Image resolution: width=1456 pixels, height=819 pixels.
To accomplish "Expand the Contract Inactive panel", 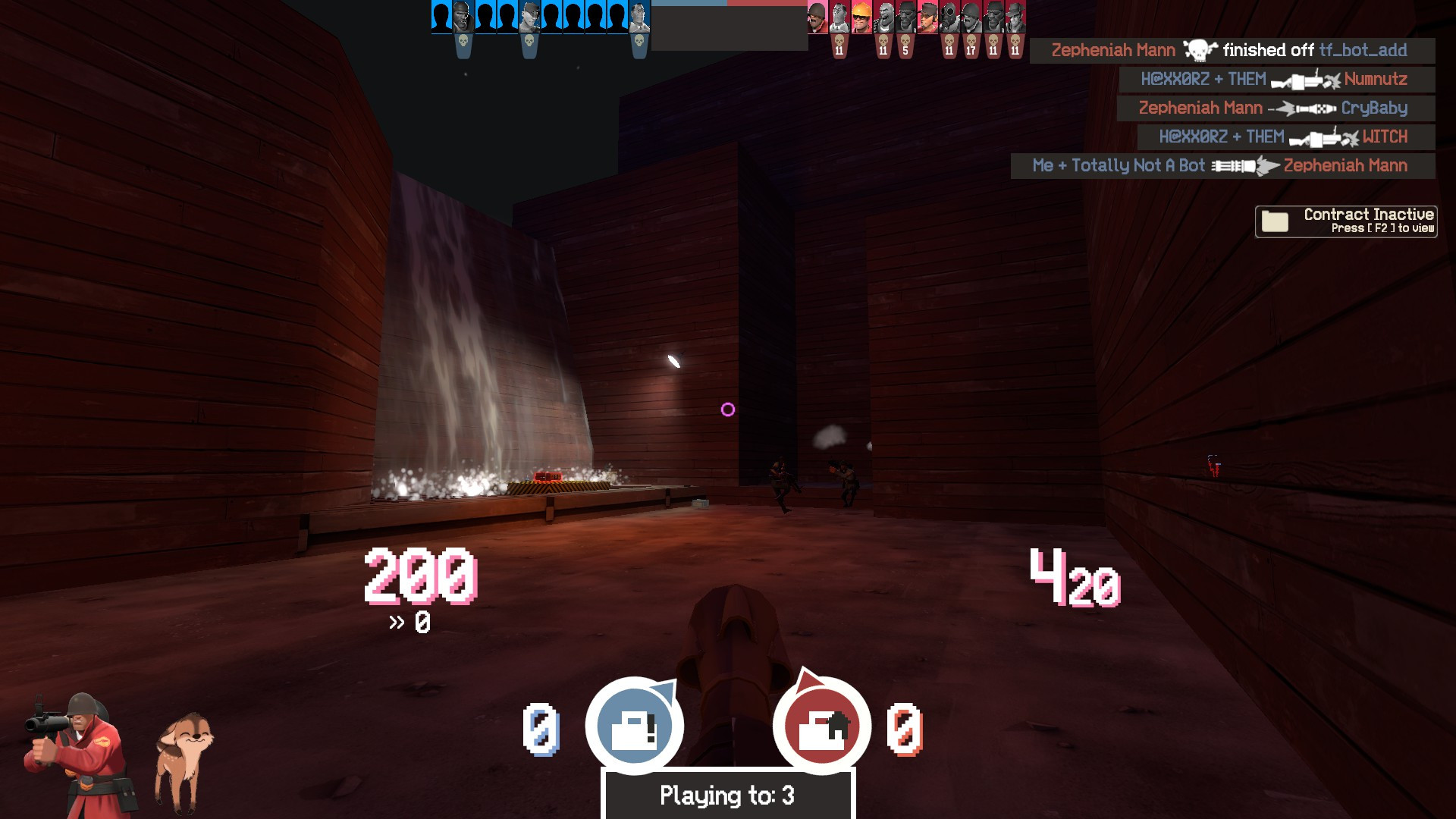I will (1346, 221).
